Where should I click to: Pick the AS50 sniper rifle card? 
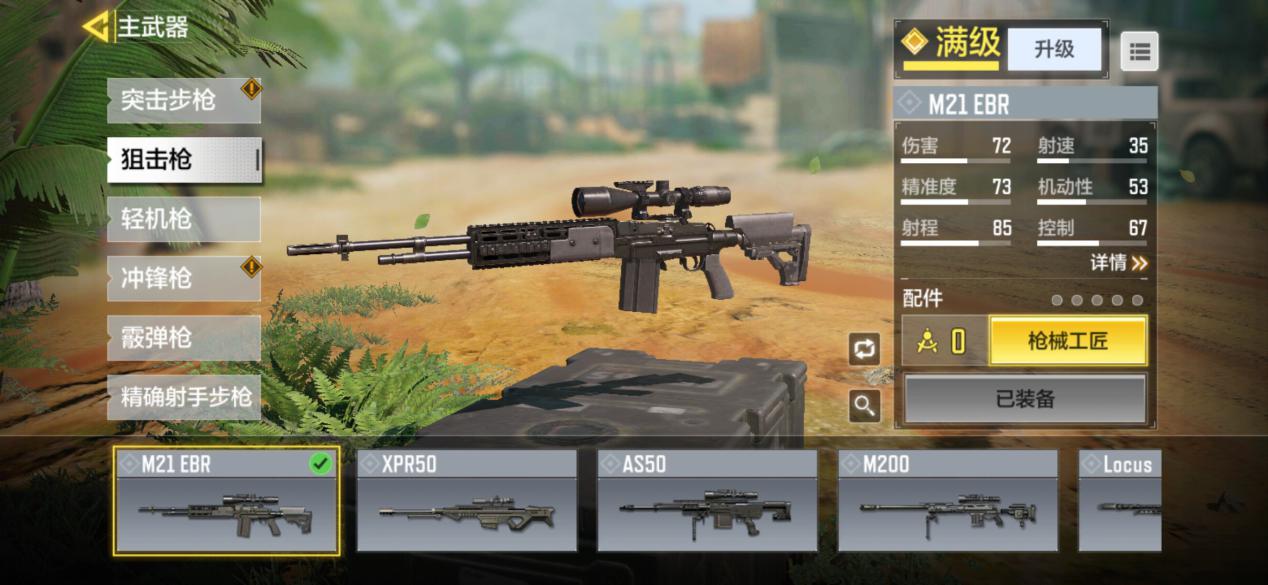[707, 500]
